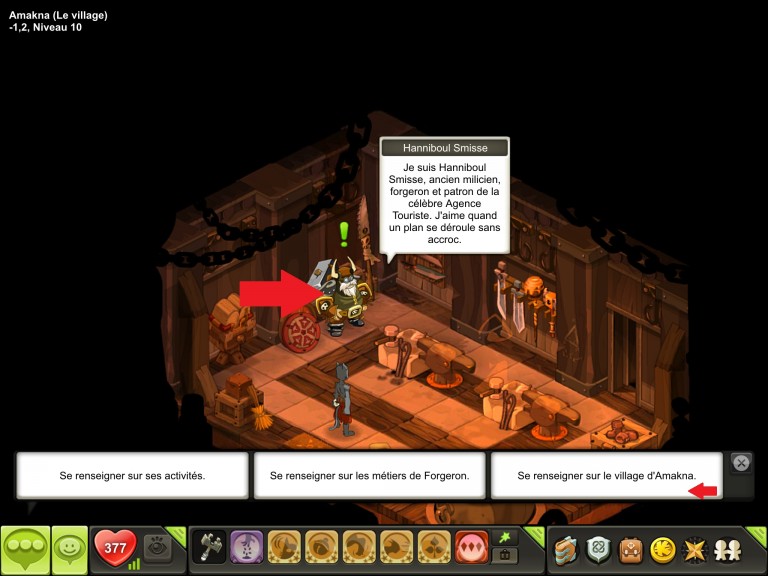Select the Amakna village dialogue reply
Screen dimensions: 768x576
point(606,476)
